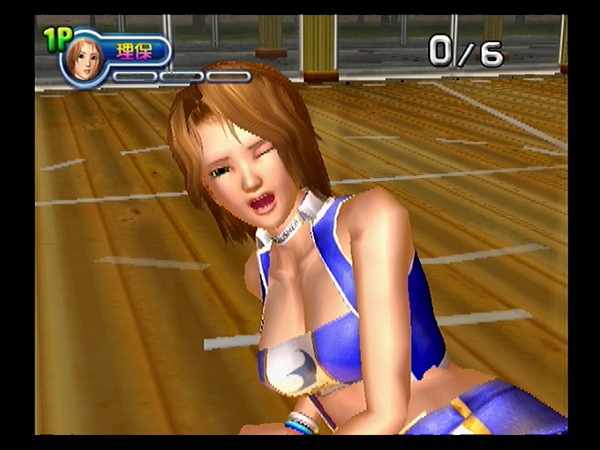
Task: Click the 1P character portrait icon
Action: [83, 60]
